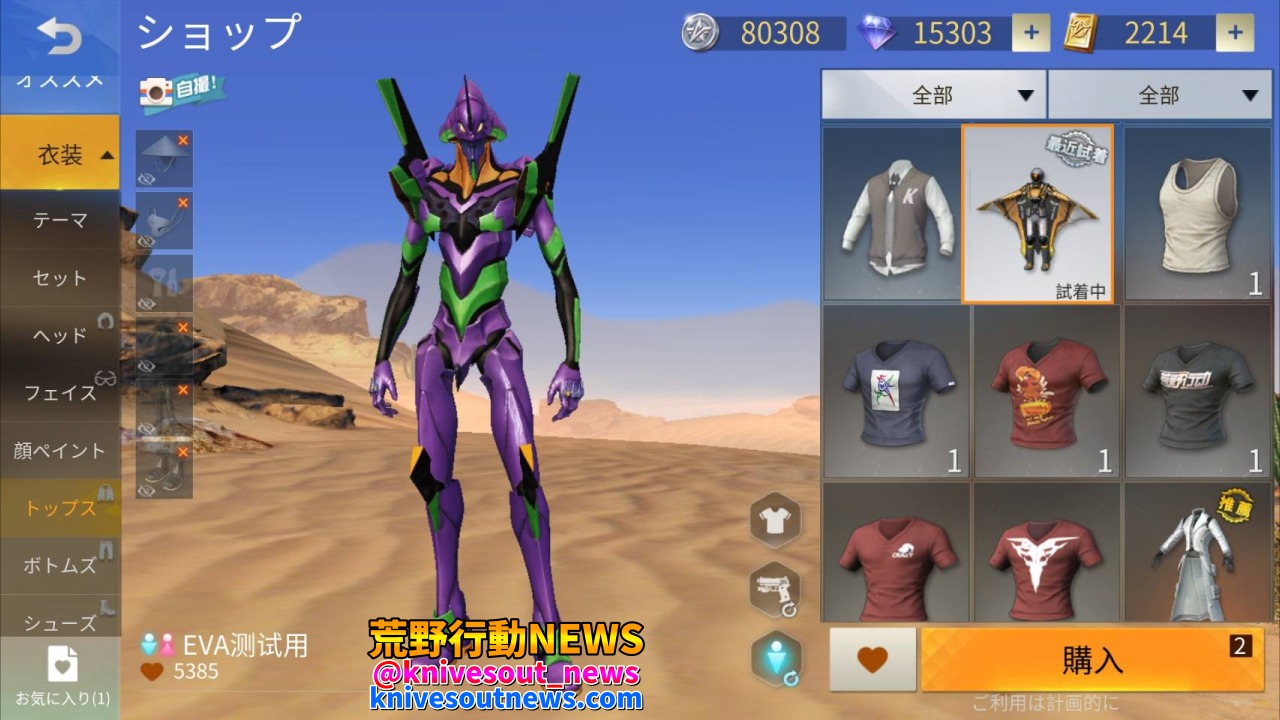The image size is (1280, 720).
Task: Switch to the ボトムズ category
Action: [60, 566]
